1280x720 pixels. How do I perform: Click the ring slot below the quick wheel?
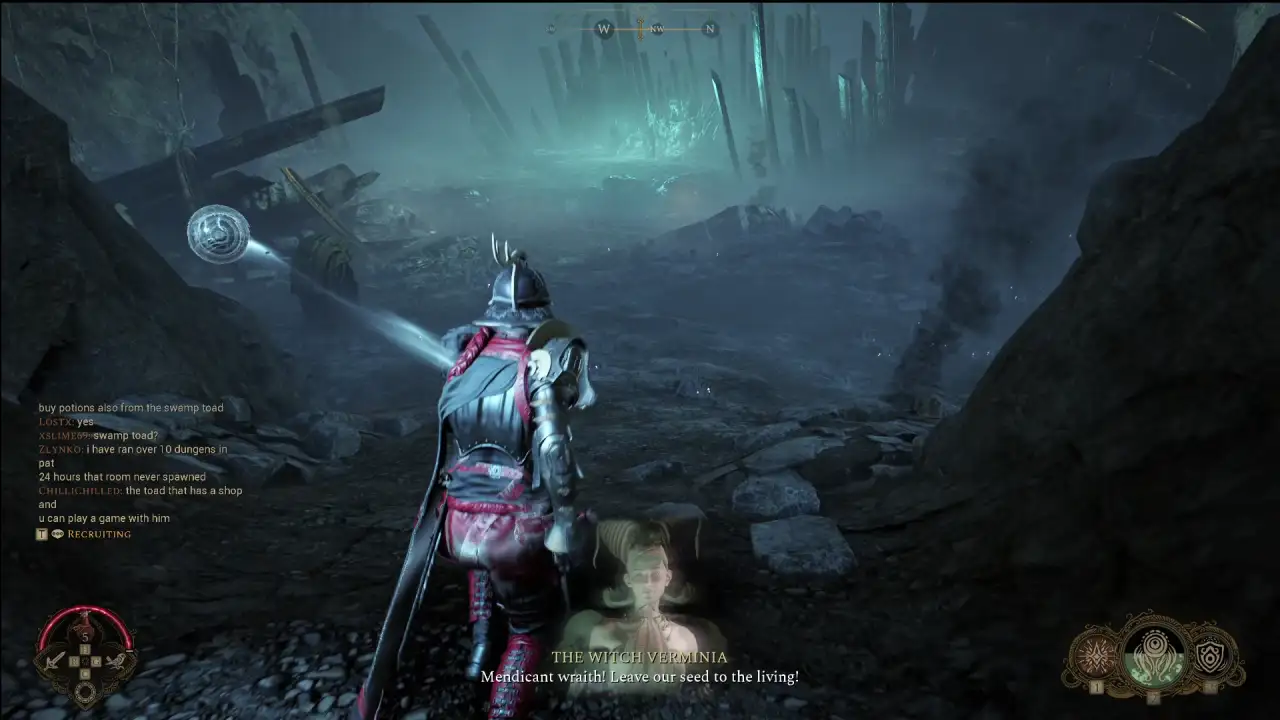85,692
